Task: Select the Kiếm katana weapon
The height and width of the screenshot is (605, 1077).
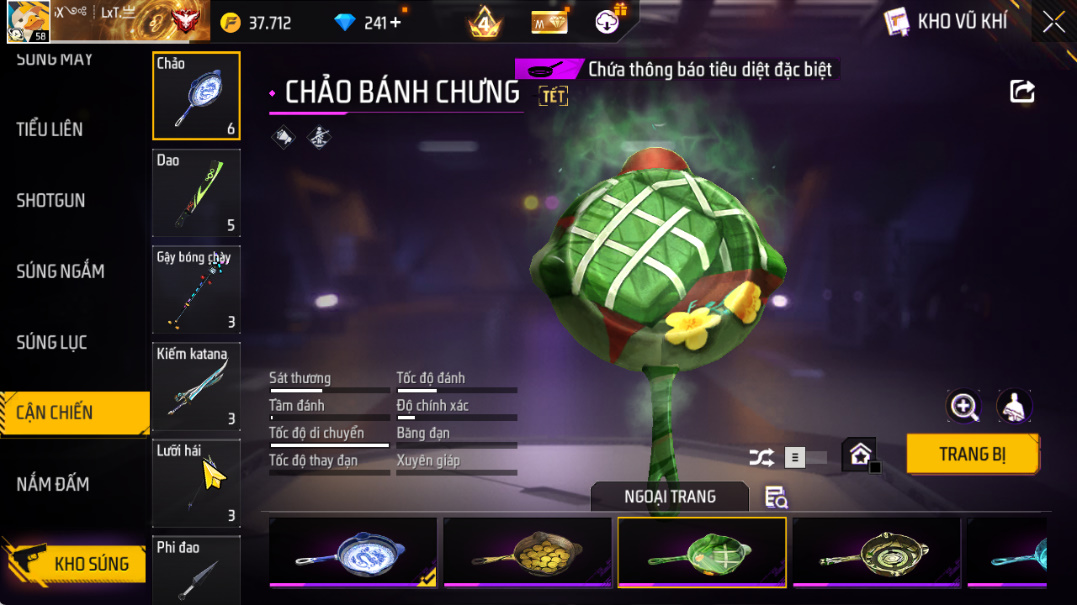Action: tap(196, 387)
